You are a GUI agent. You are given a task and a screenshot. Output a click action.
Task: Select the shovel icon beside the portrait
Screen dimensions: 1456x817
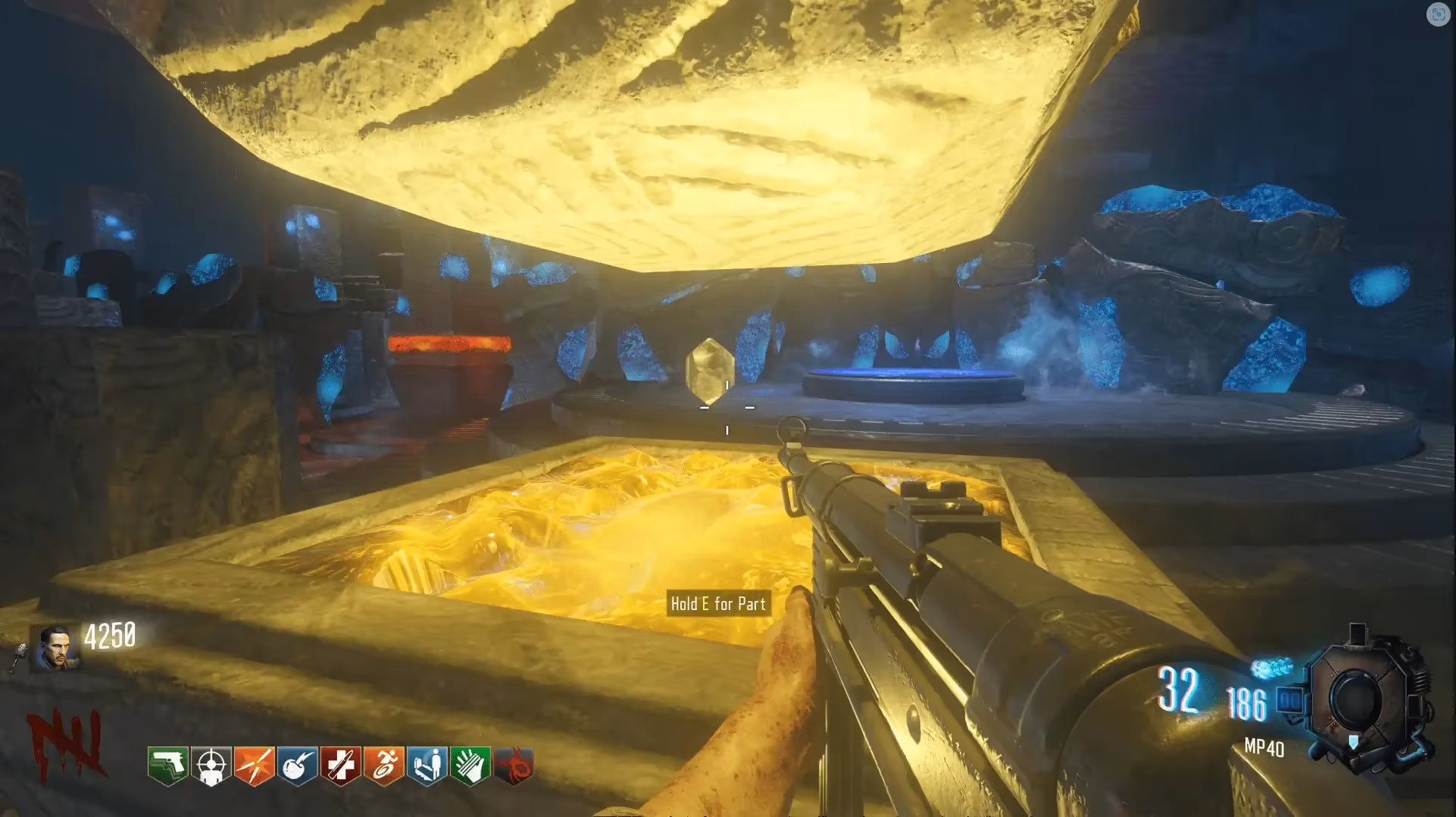click(18, 658)
